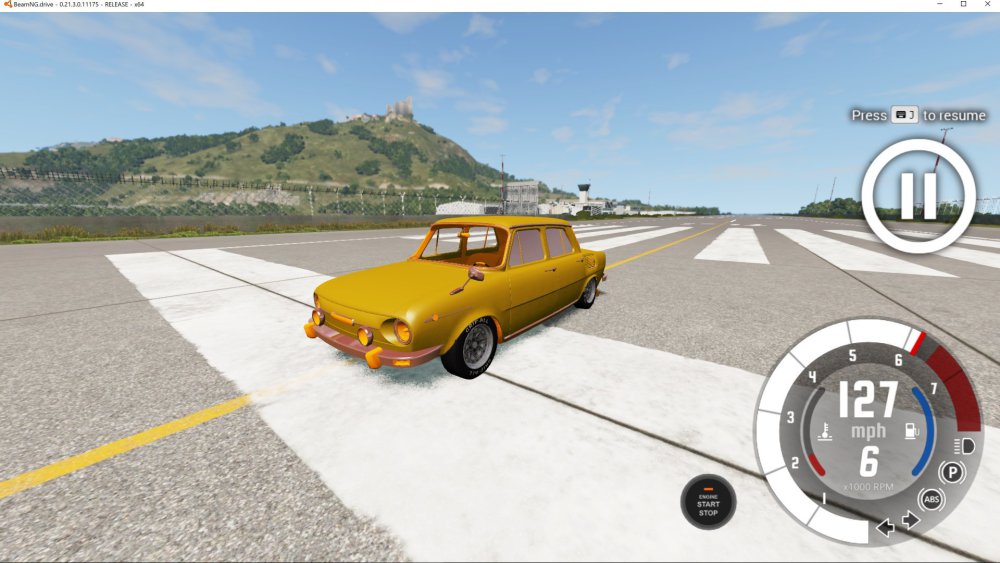Close the BeamNG.drive window
Screen dimensions: 1000x563
pos(987,5)
